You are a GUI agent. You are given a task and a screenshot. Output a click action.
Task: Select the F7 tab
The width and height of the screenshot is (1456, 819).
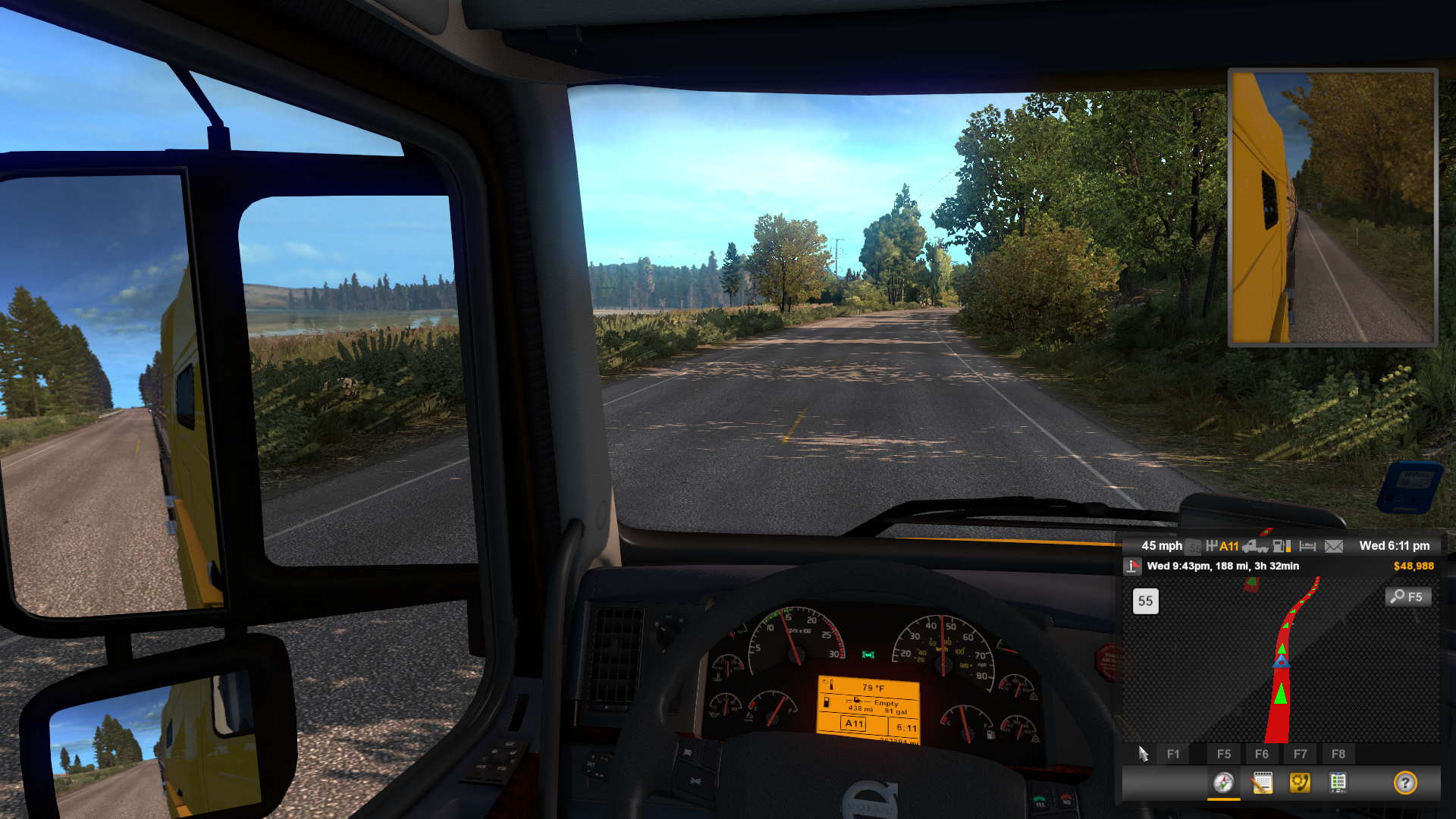pyautogui.click(x=1301, y=754)
